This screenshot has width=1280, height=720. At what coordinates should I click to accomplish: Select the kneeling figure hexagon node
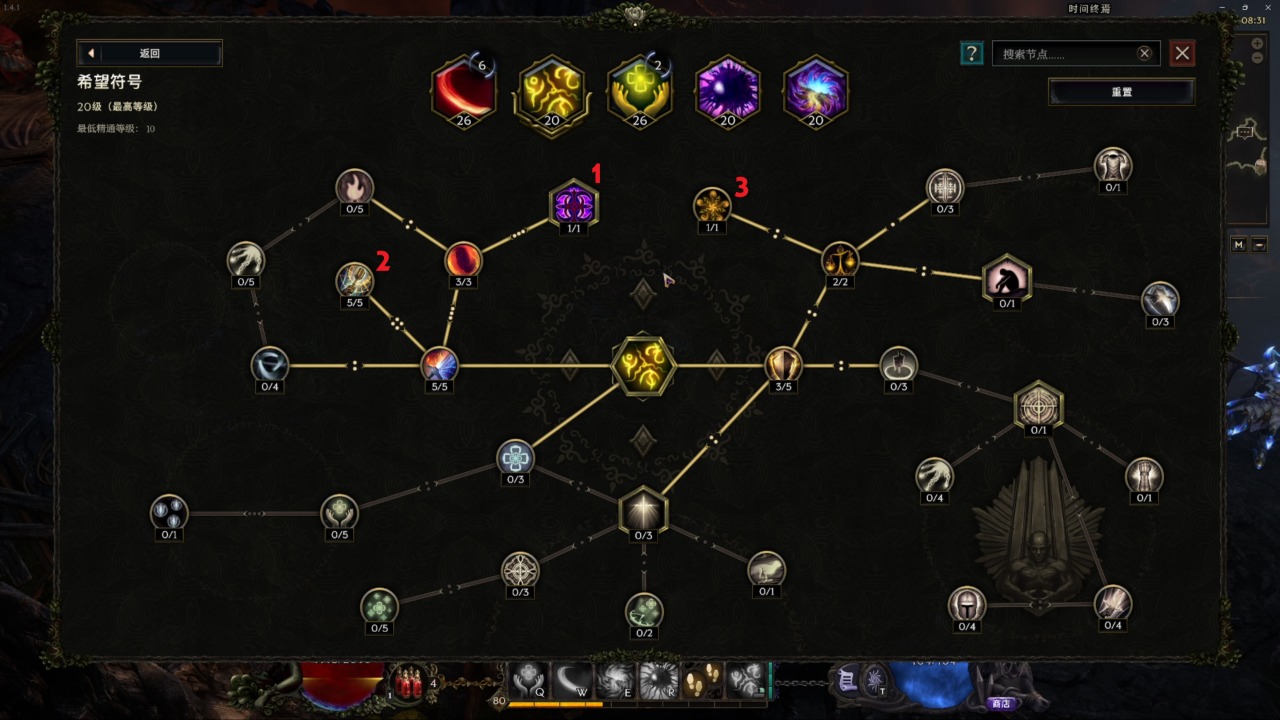point(1006,278)
